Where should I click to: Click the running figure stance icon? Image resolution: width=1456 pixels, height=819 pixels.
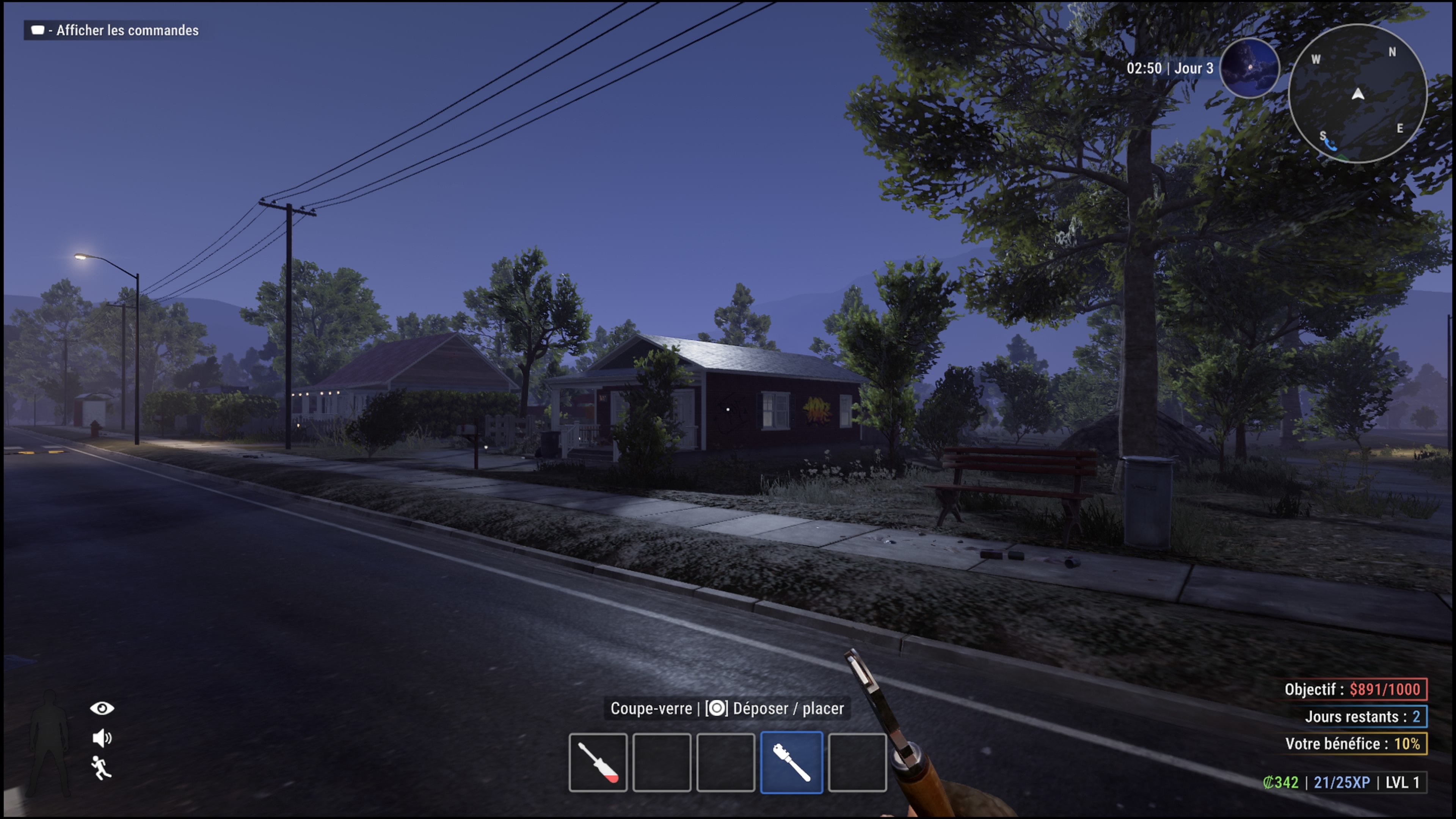click(101, 767)
